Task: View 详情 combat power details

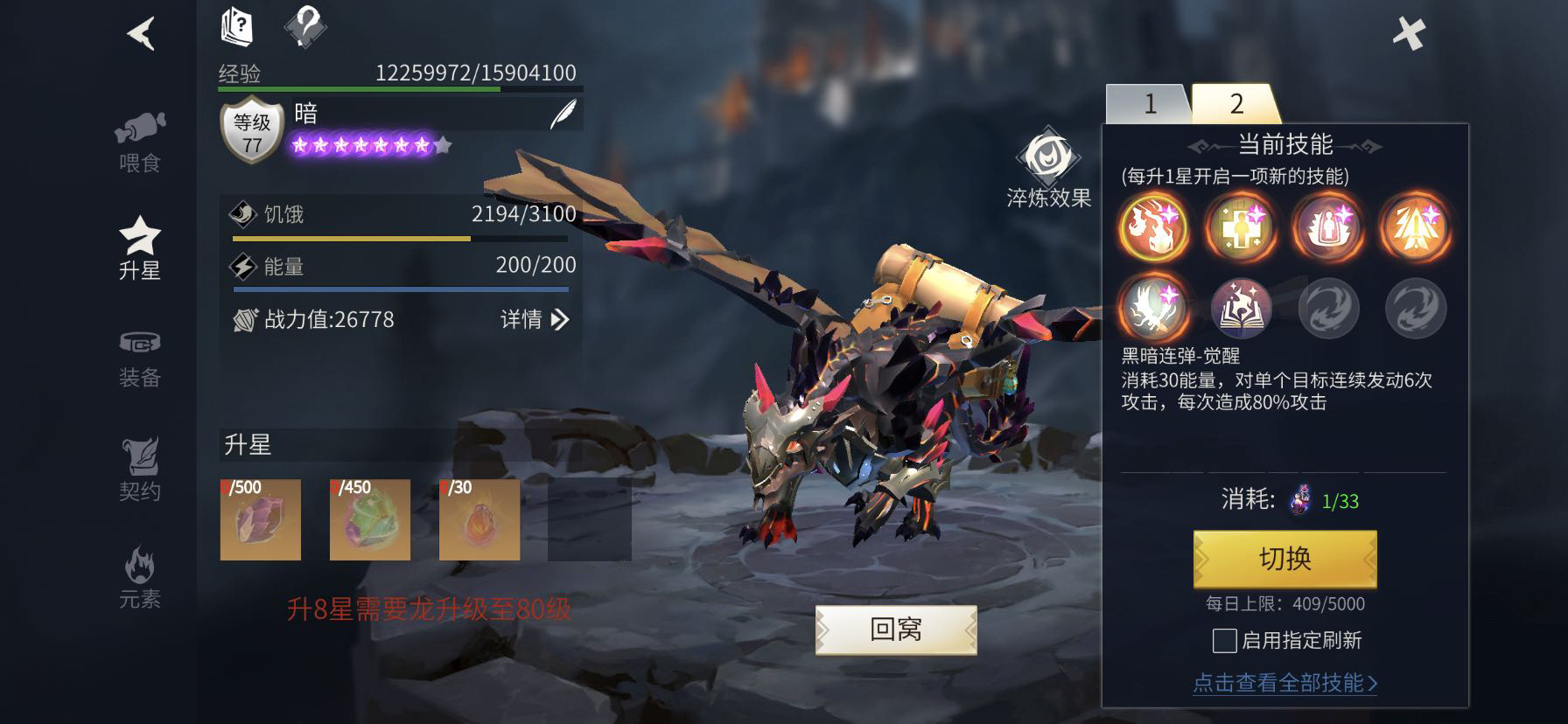Action: (534, 320)
